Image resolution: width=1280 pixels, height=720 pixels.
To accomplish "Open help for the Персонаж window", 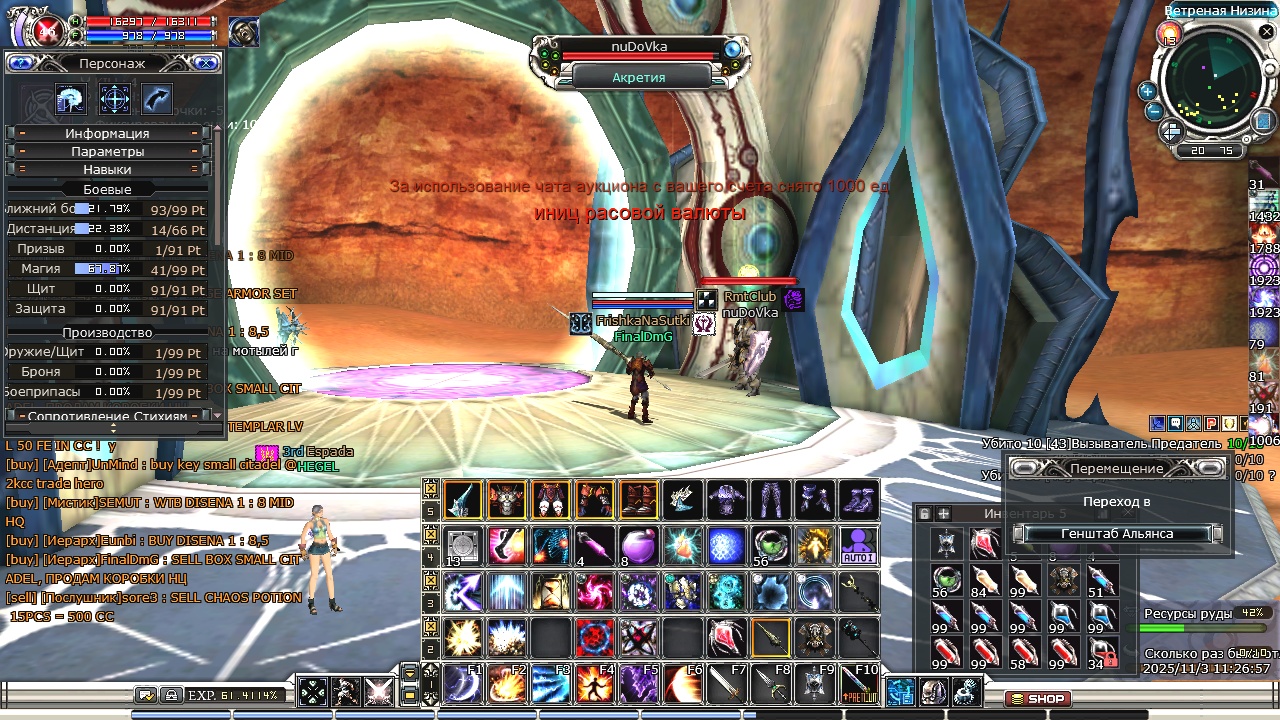I will tap(21, 63).
